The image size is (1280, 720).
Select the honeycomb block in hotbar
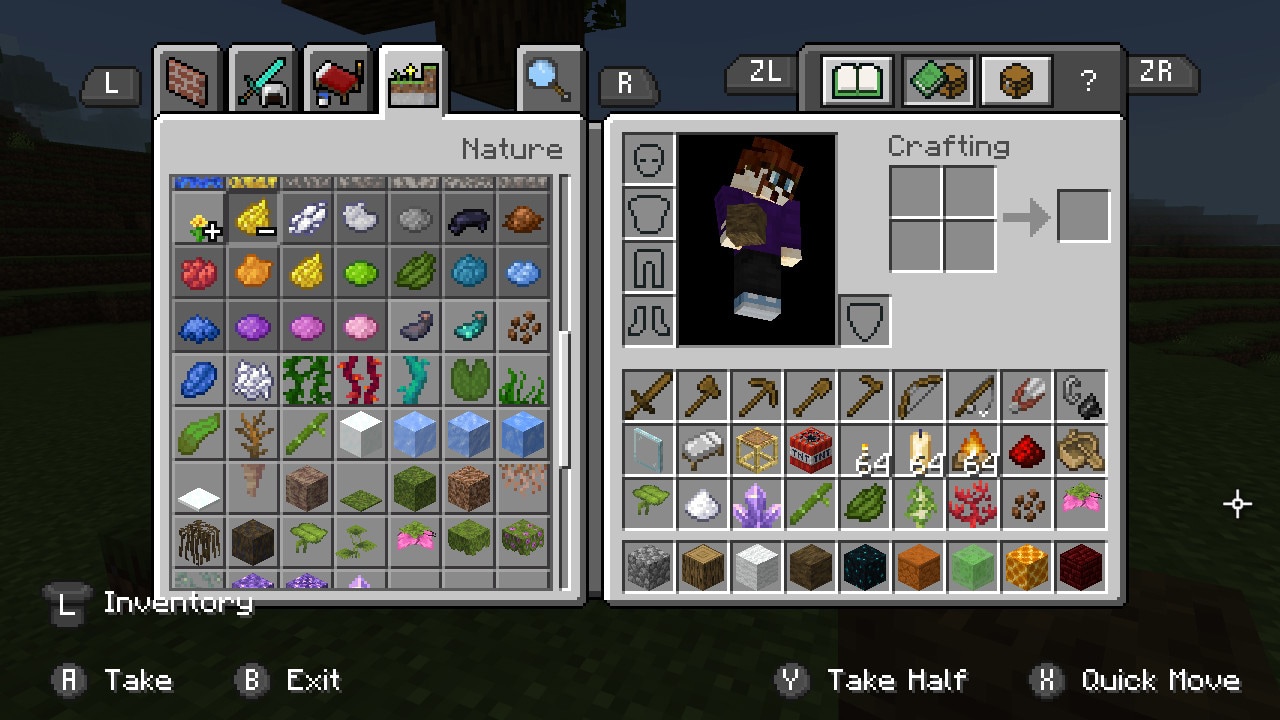pos(1027,567)
